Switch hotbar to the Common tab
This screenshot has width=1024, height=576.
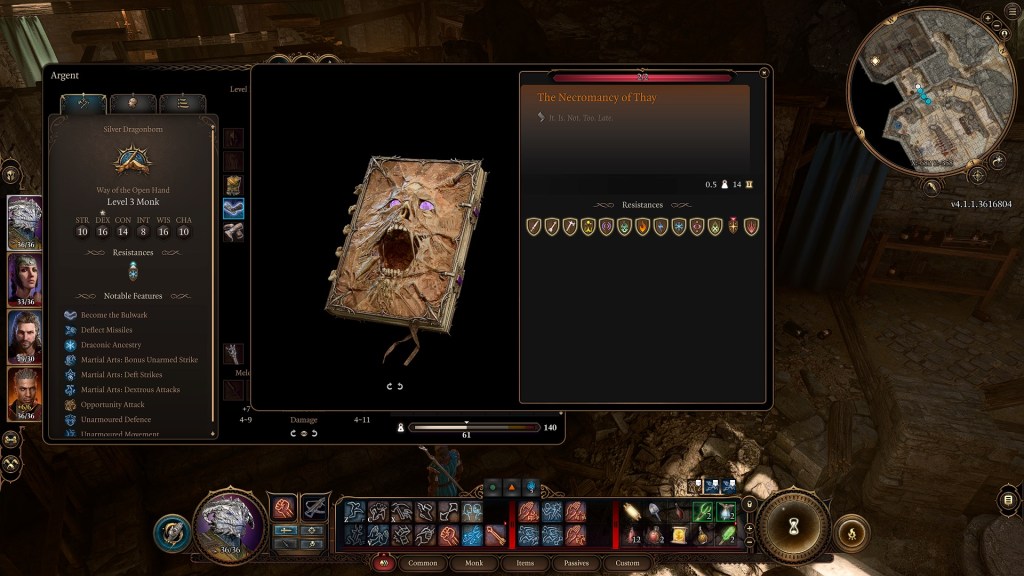(x=423, y=563)
